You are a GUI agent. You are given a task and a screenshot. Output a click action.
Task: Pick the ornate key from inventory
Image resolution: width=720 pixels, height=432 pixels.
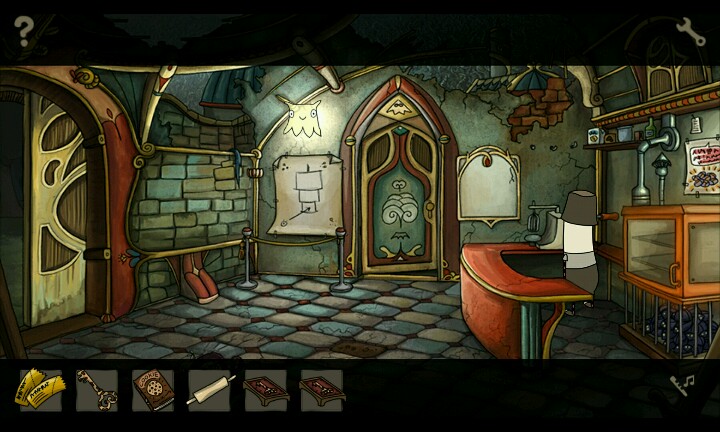click(97, 390)
